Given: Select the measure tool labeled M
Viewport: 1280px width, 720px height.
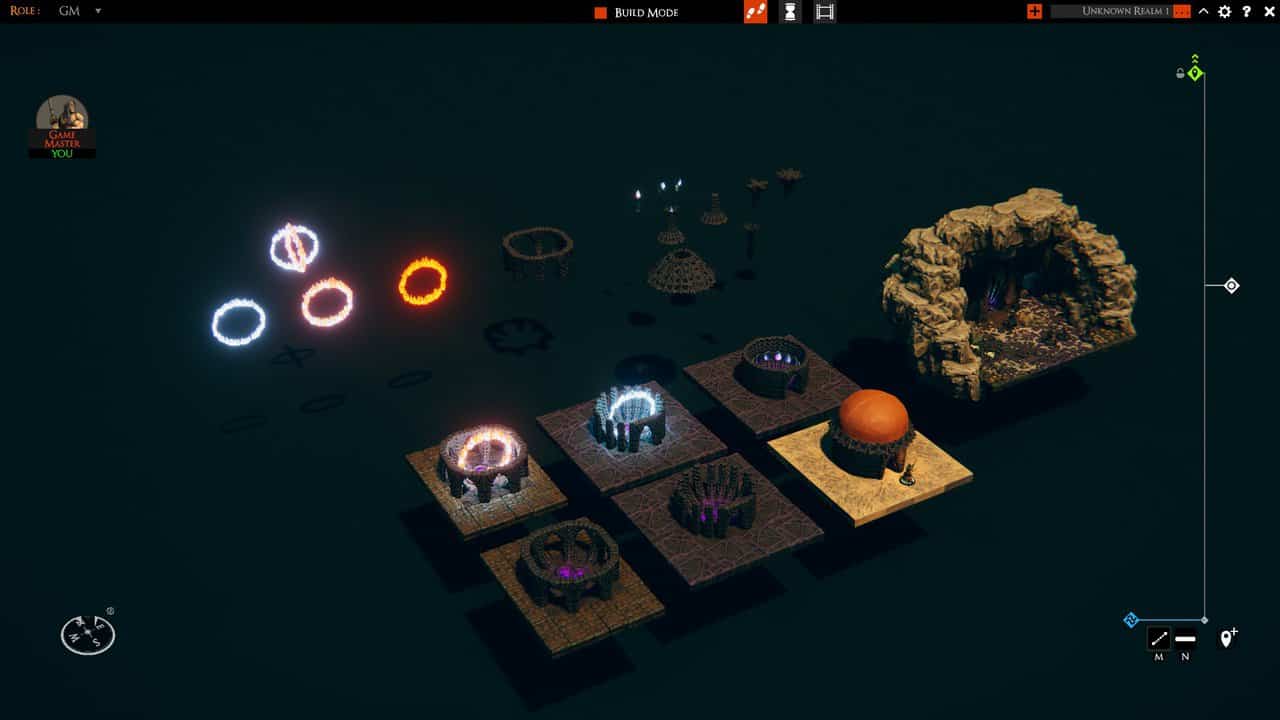Looking at the screenshot, I should [1157, 638].
